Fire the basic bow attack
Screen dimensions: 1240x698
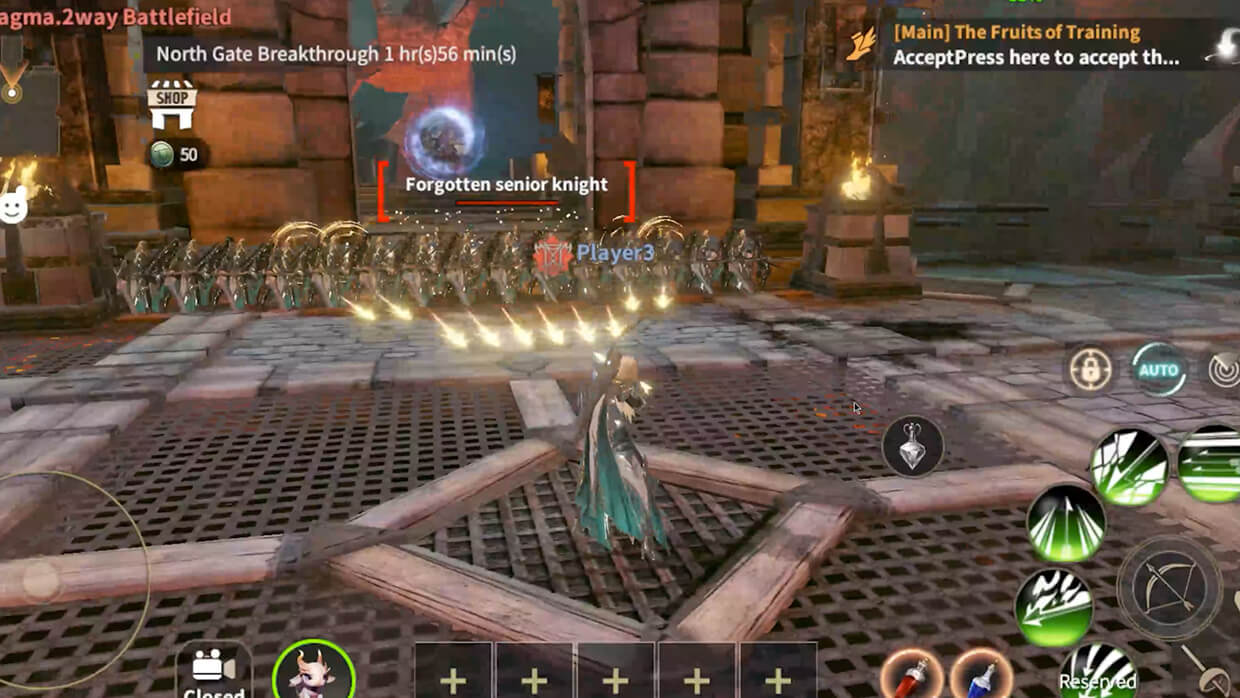click(x=1169, y=587)
